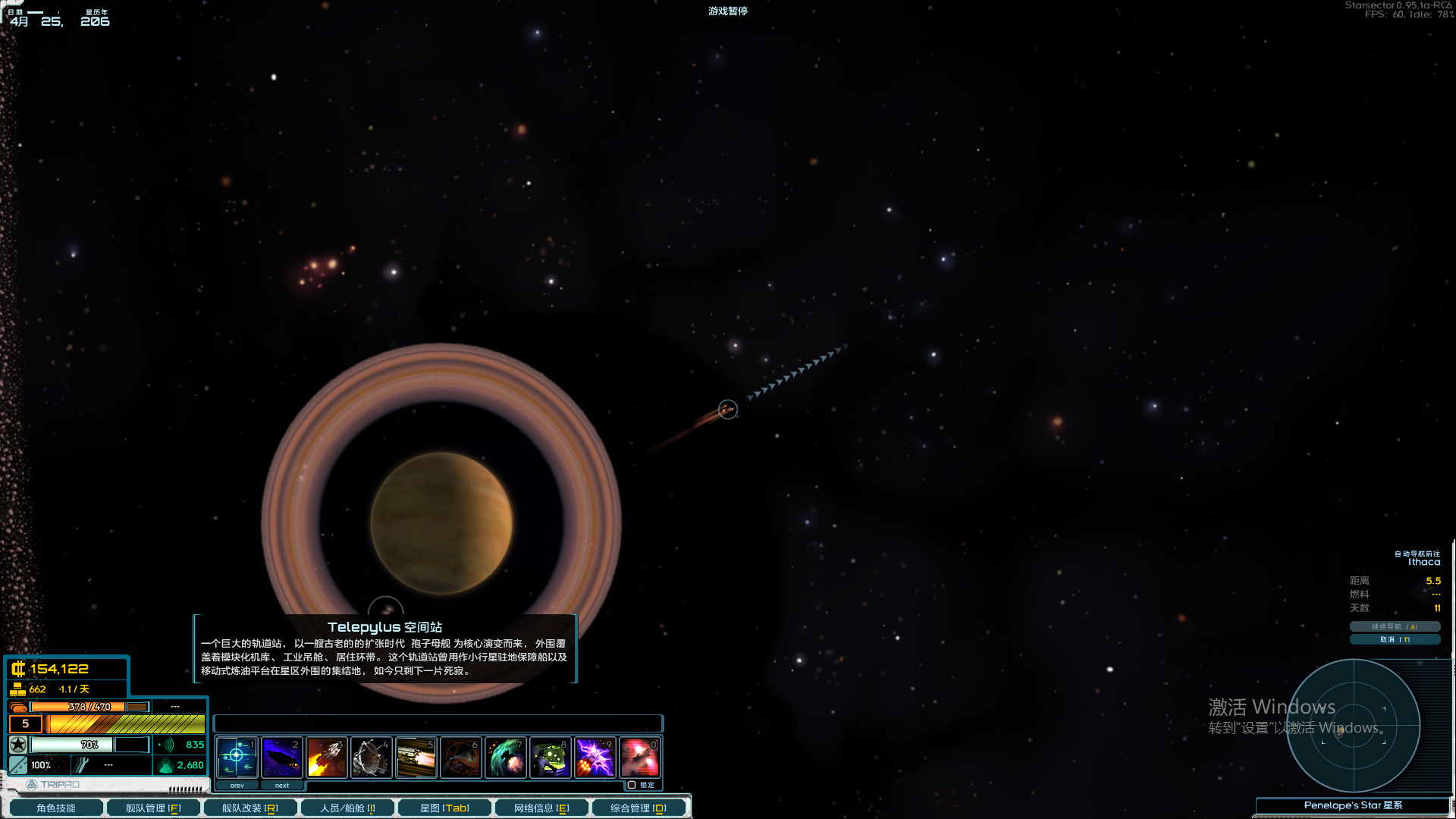Switch to the previous ability bar with prev
Screen dimensions: 1456x819
click(x=237, y=786)
